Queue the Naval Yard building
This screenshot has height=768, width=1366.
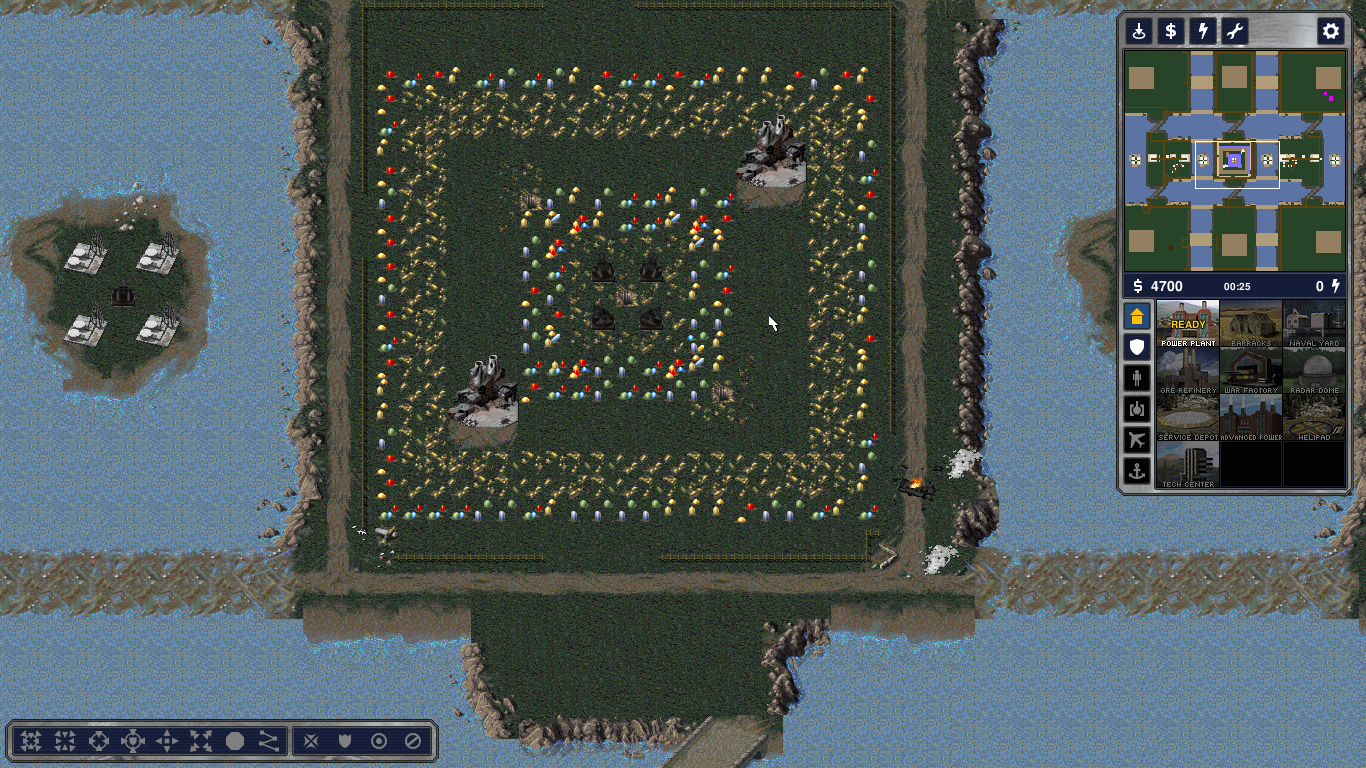[x=1314, y=323]
